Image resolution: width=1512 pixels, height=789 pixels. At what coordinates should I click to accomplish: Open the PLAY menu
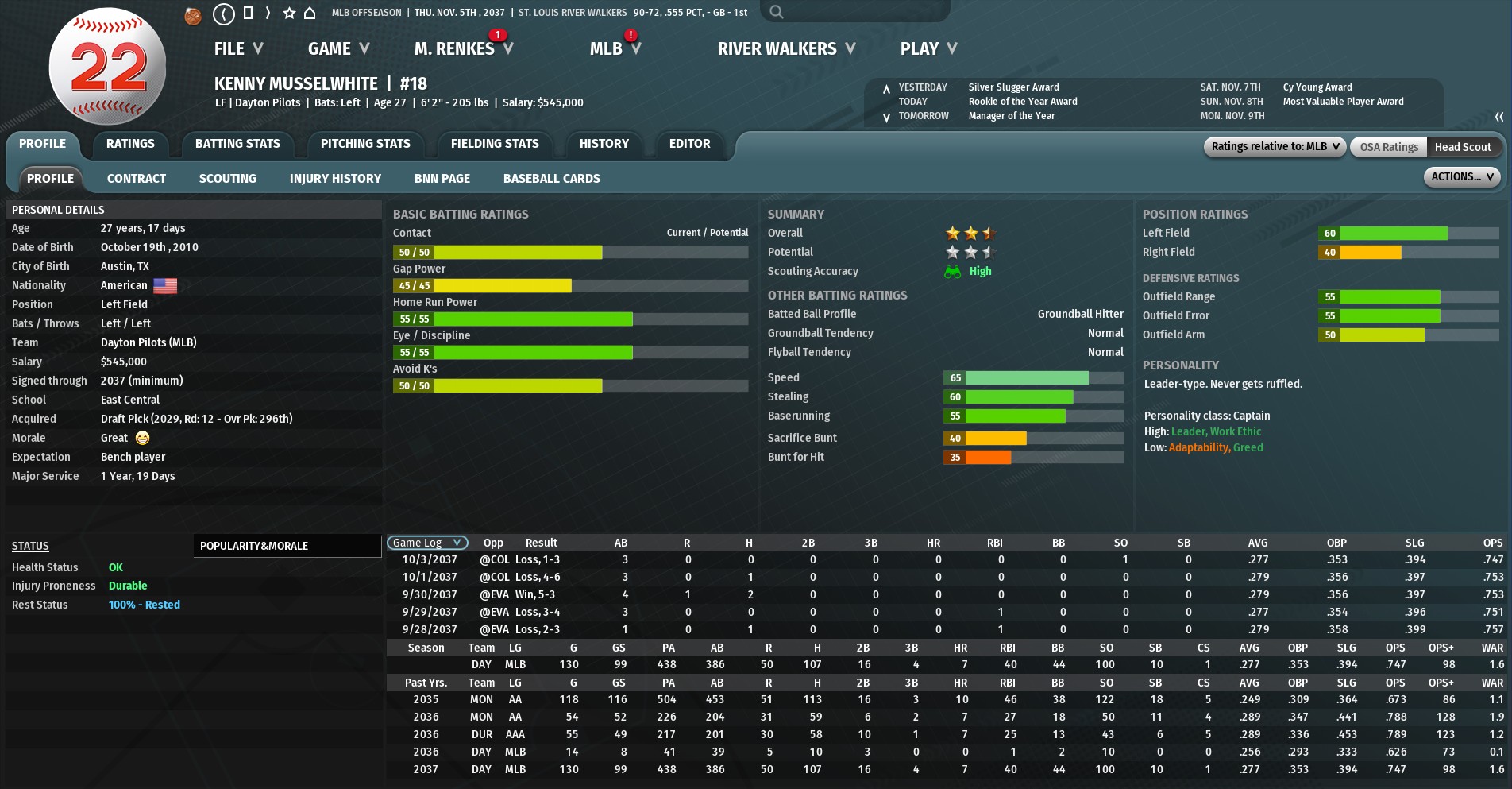(928, 49)
